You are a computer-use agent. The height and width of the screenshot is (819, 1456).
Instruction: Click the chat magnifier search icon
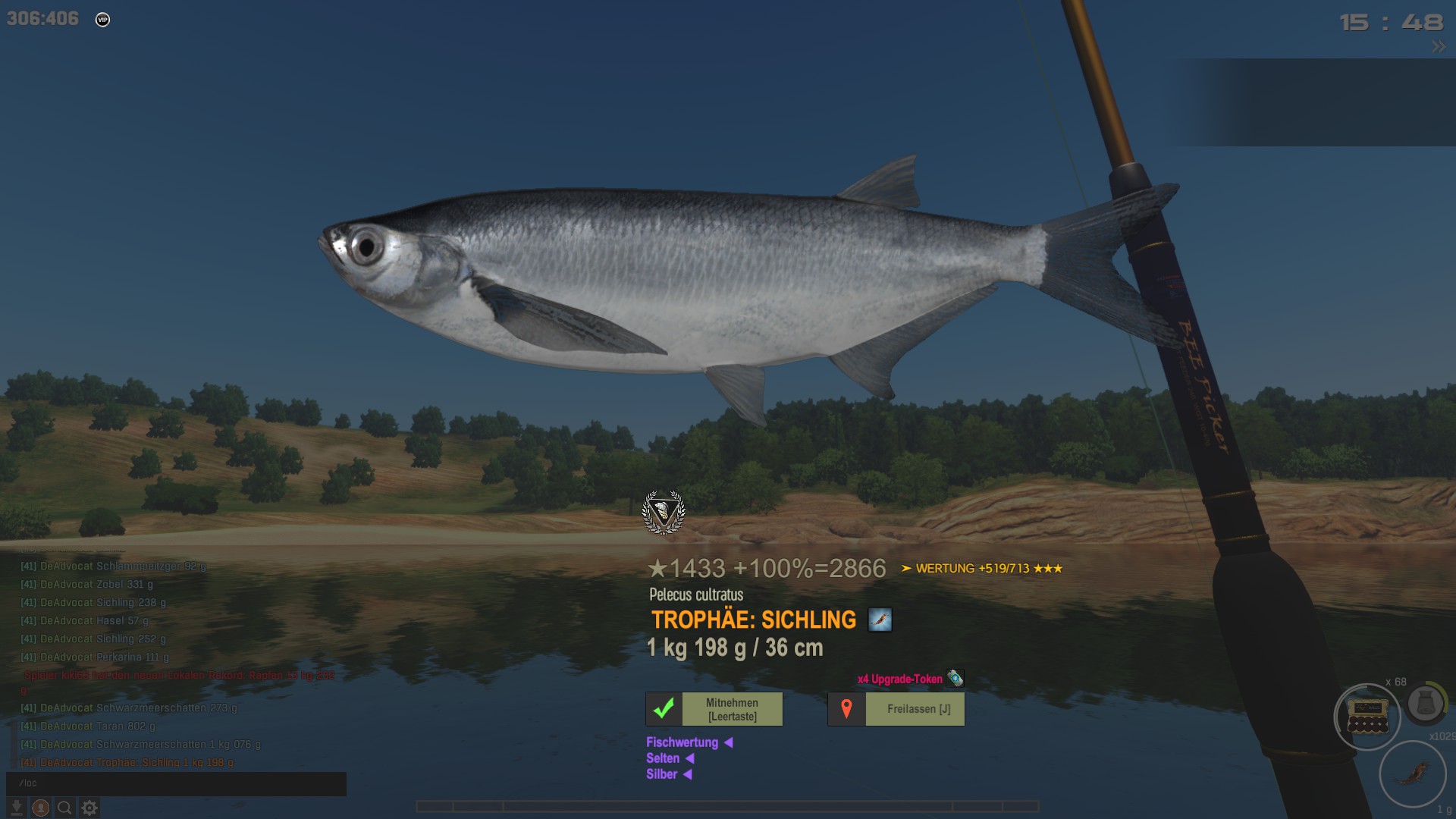pyautogui.click(x=65, y=808)
